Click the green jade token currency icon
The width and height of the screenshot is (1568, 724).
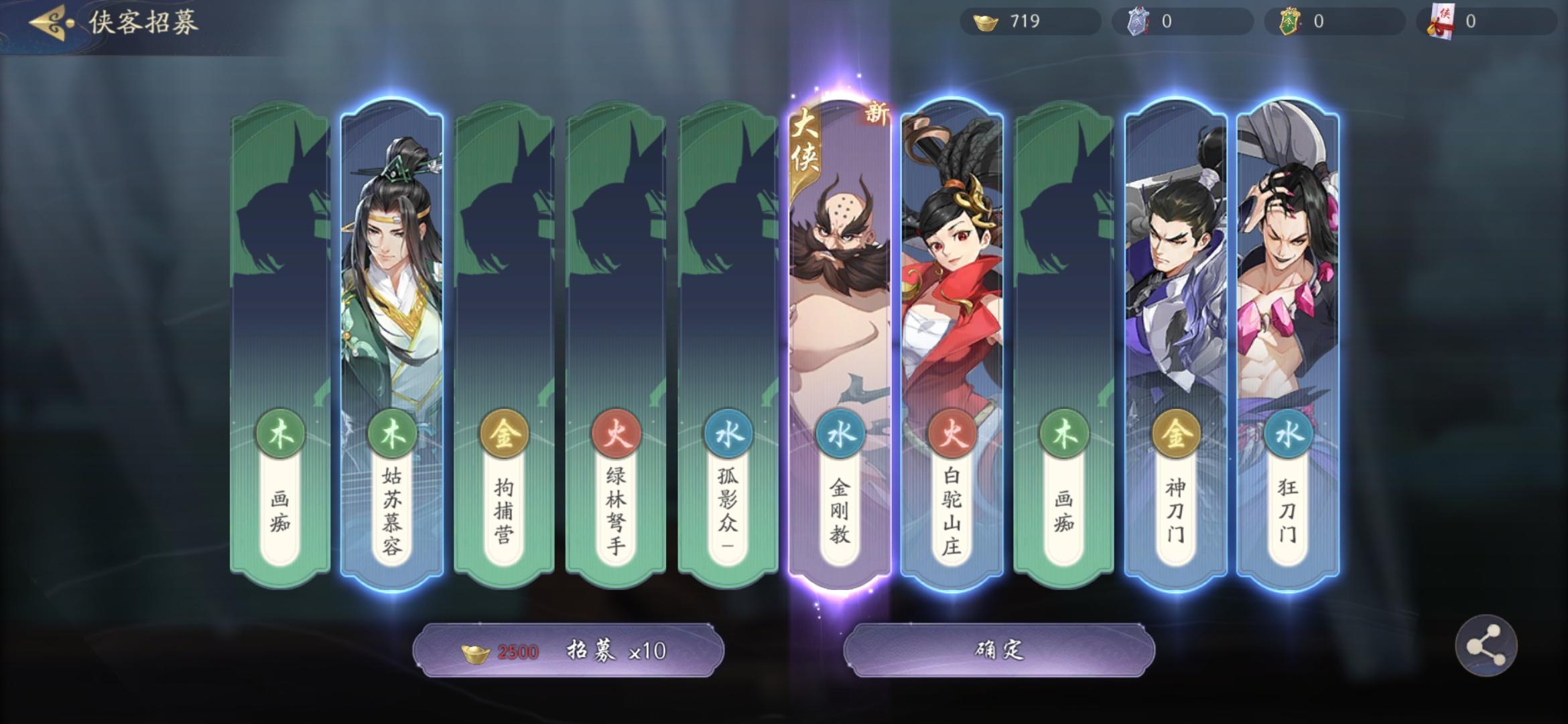1288,21
